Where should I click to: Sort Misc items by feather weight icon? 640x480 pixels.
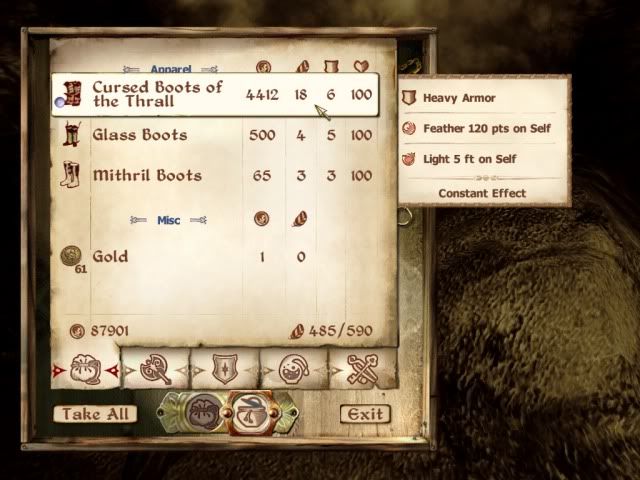300,217
